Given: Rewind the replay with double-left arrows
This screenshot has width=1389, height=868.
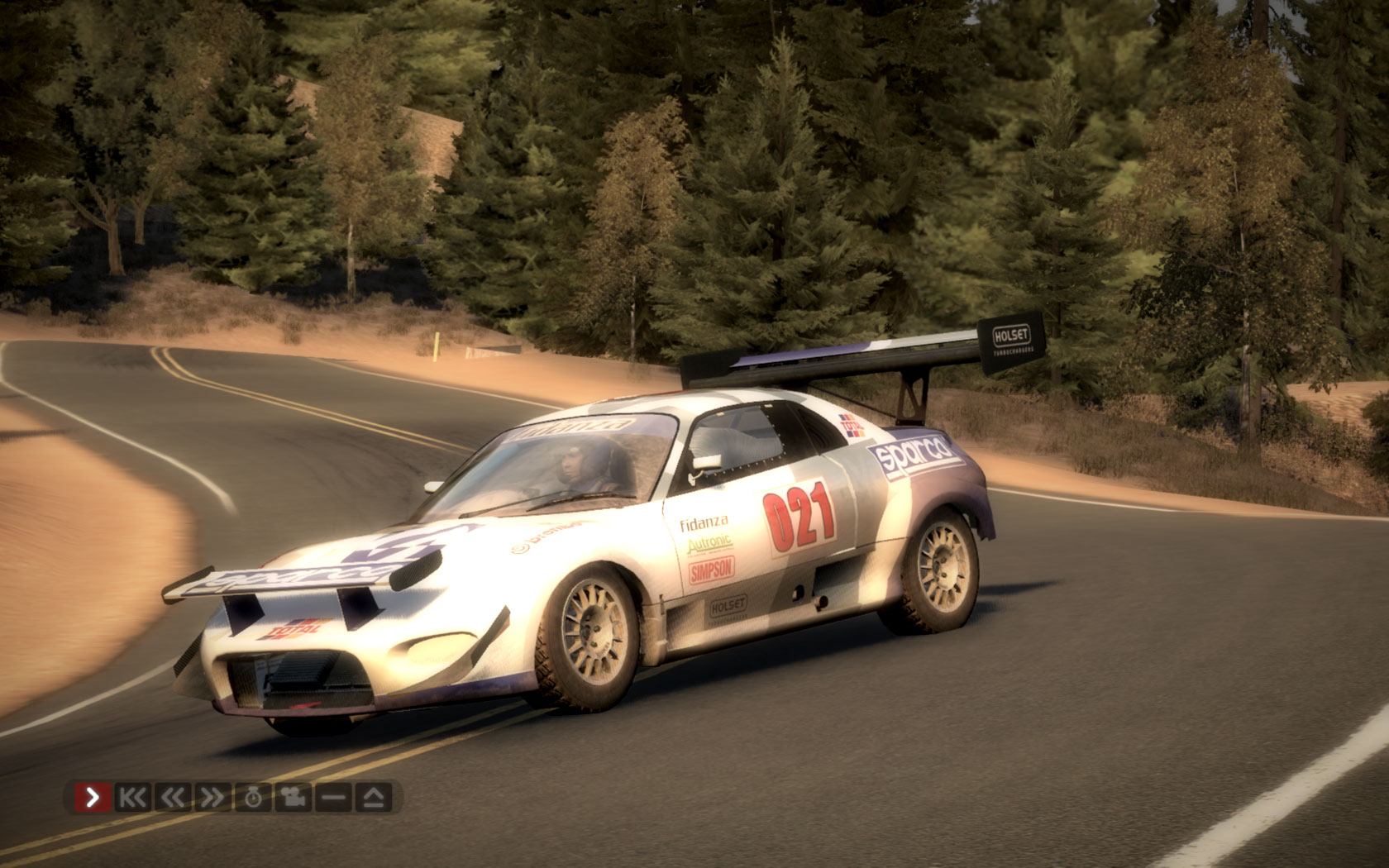Looking at the screenshot, I should pyautogui.click(x=172, y=798).
